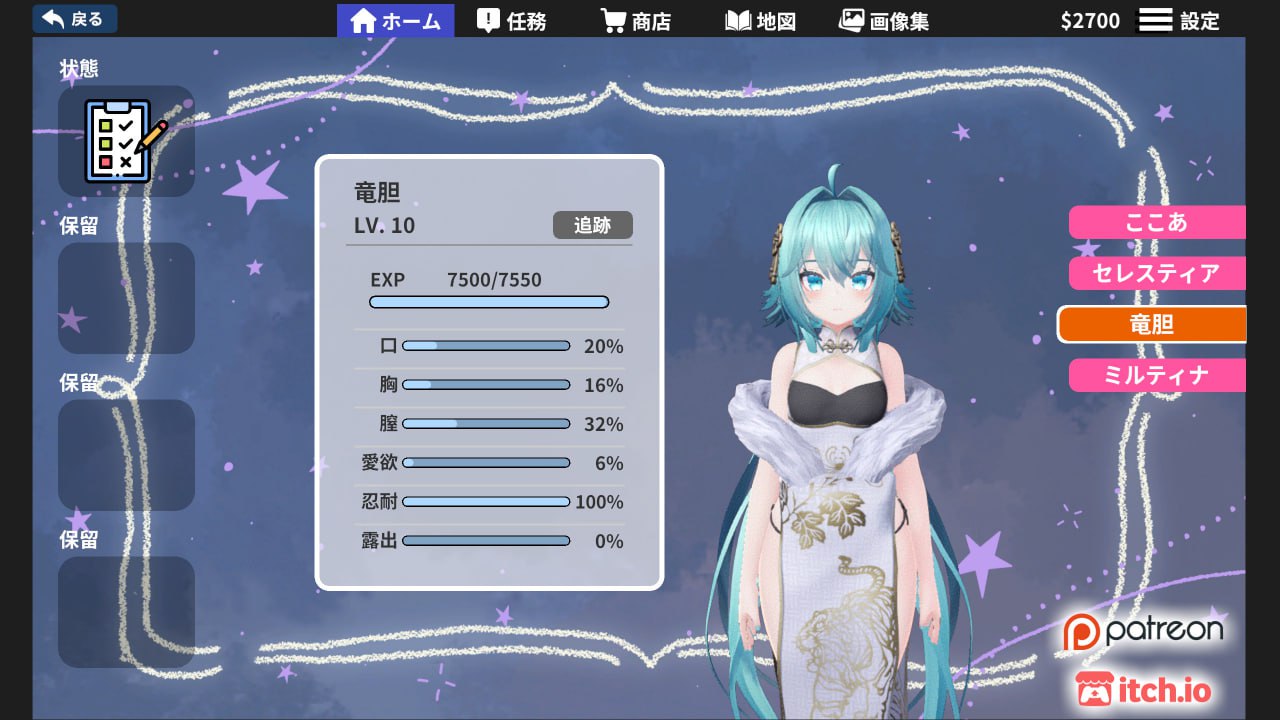
Task: Open the 設定 settings menu
Action: click(x=1180, y=21)
